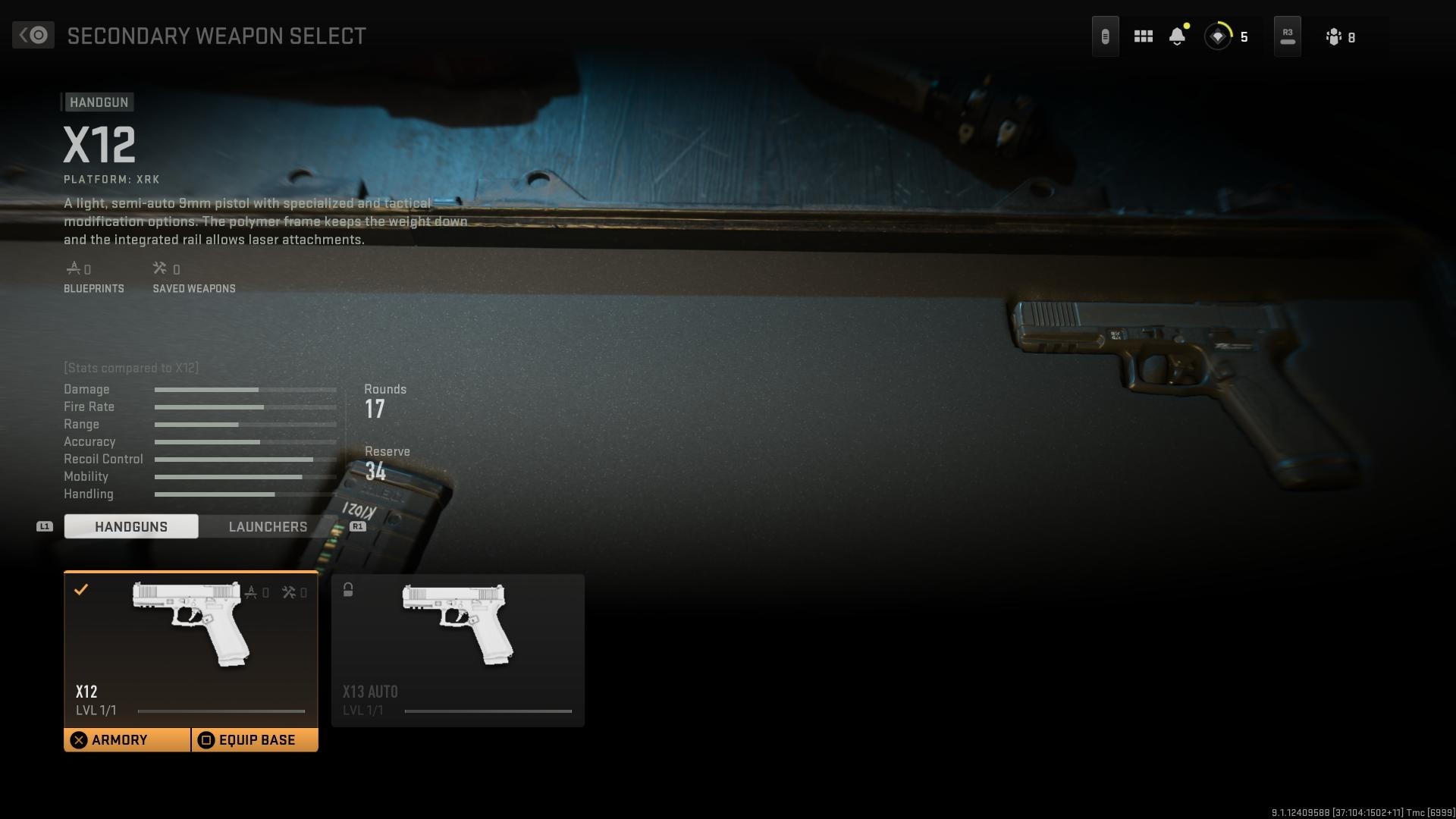Switch to the Handguns tab
Viewport: 1456px width, 819px height.
pyautogui.click(x=131, y=526)
